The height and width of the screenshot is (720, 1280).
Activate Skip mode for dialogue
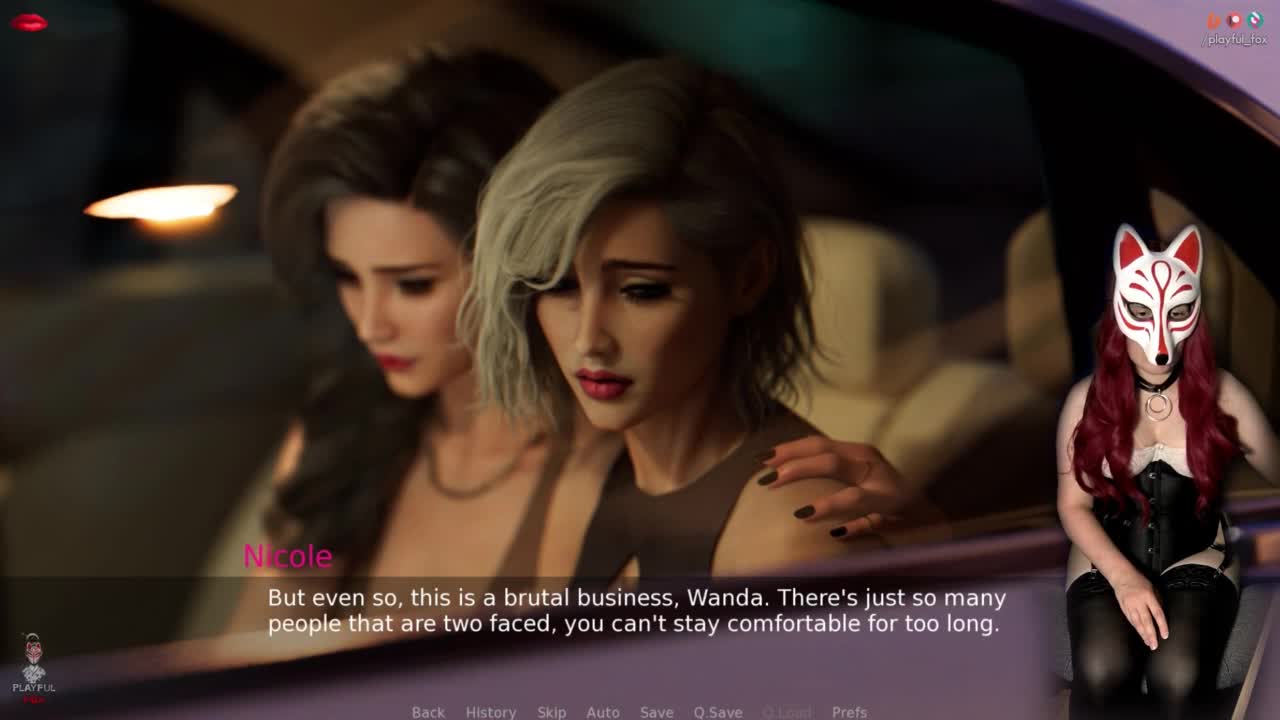[x=551, y=712]
